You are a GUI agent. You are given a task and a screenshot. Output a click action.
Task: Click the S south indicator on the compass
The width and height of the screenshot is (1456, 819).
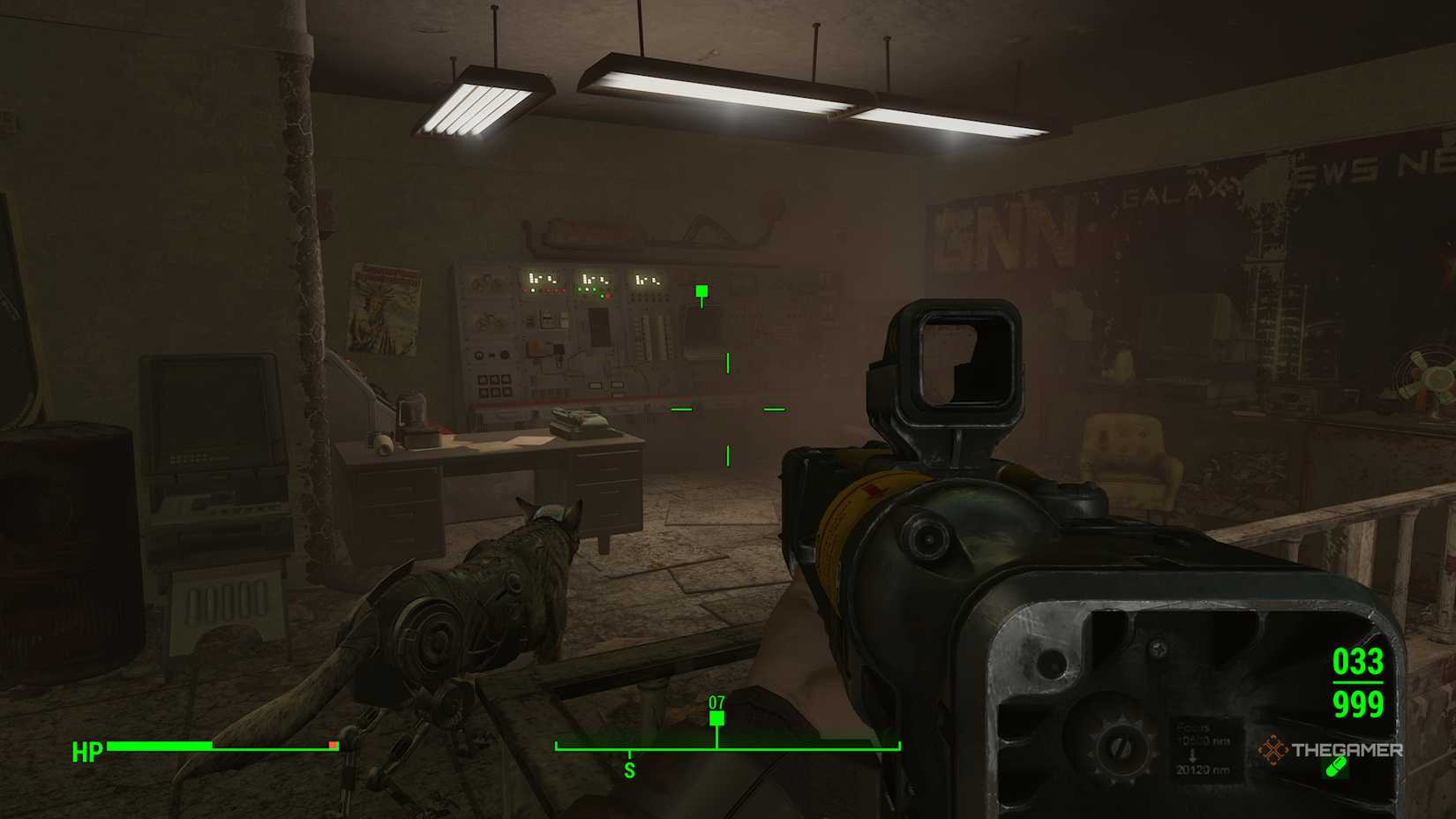pyautogui.click(x=629, y=768)
